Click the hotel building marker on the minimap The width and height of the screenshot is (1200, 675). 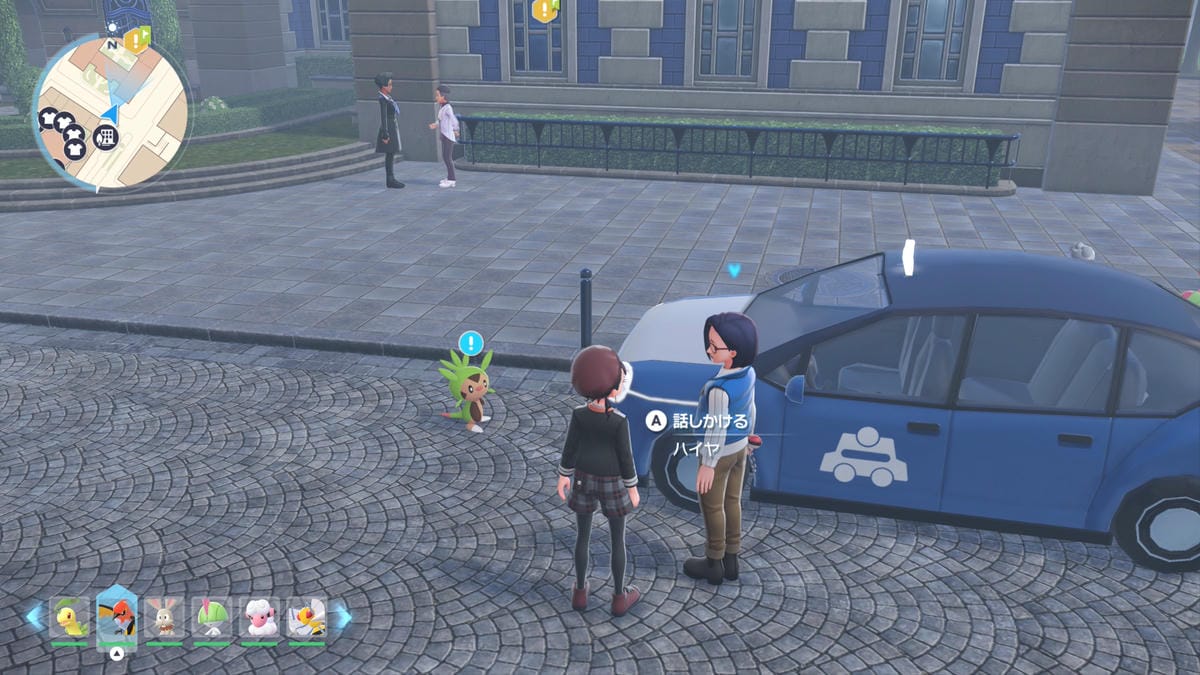106,137
